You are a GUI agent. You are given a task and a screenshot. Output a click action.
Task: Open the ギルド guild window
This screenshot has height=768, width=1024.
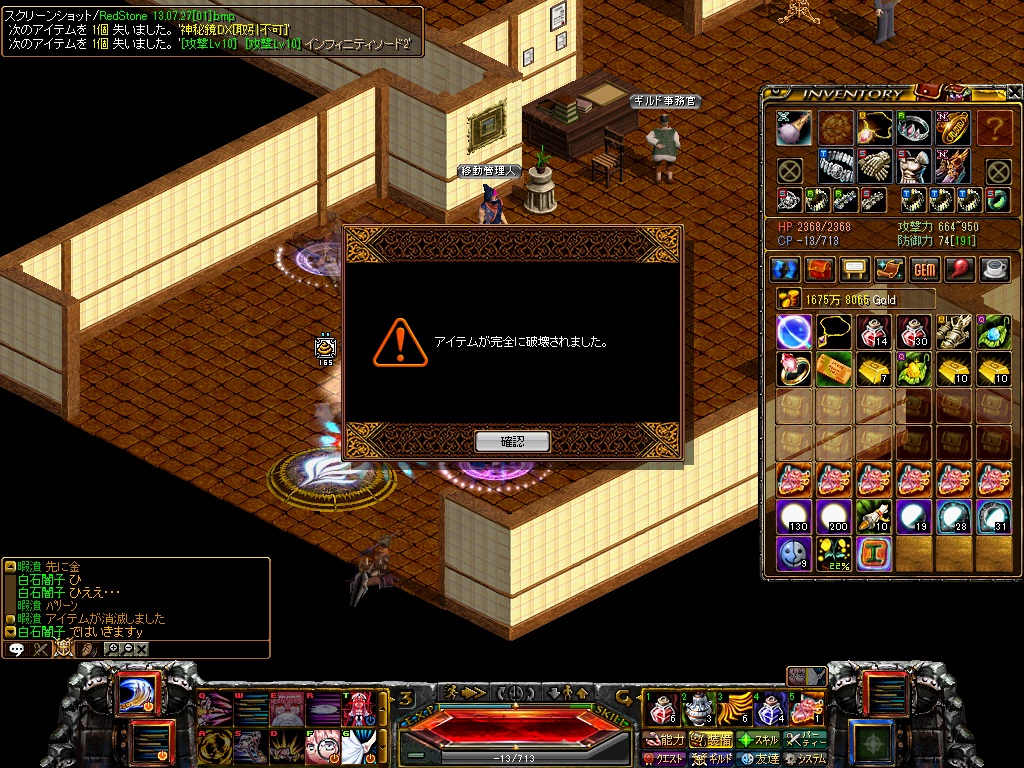712,759
